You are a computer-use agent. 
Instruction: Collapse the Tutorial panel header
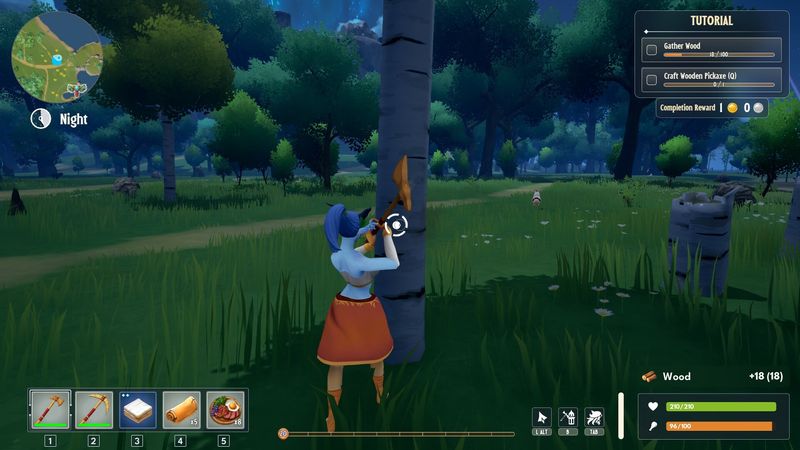coord(711,21)
